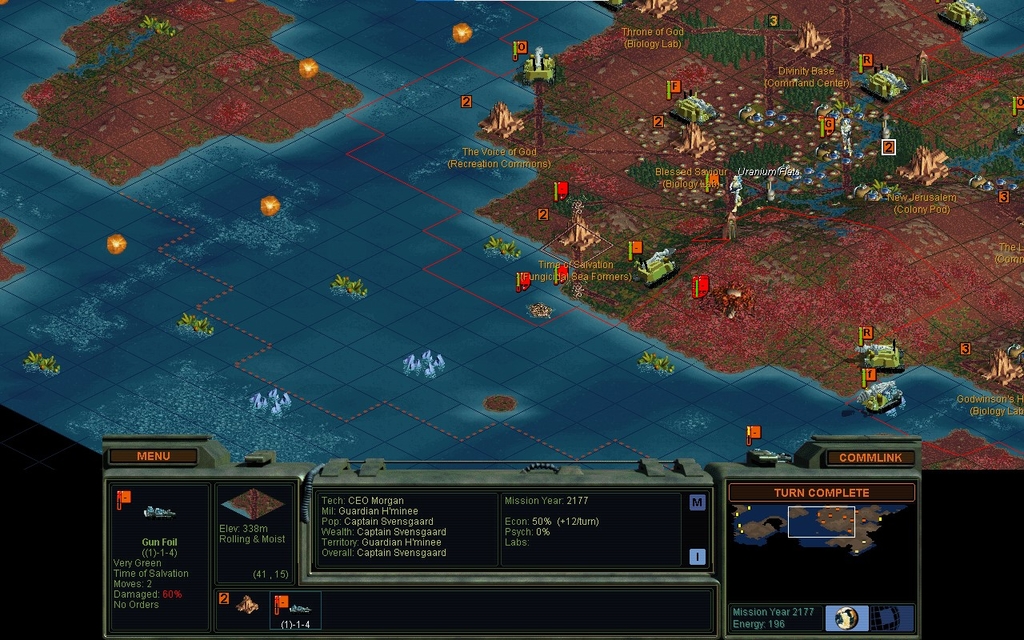The width and height of the screenshot is (1024, 640).
Task: Open the Divinity Base city
Action: (x=811, y=41)
